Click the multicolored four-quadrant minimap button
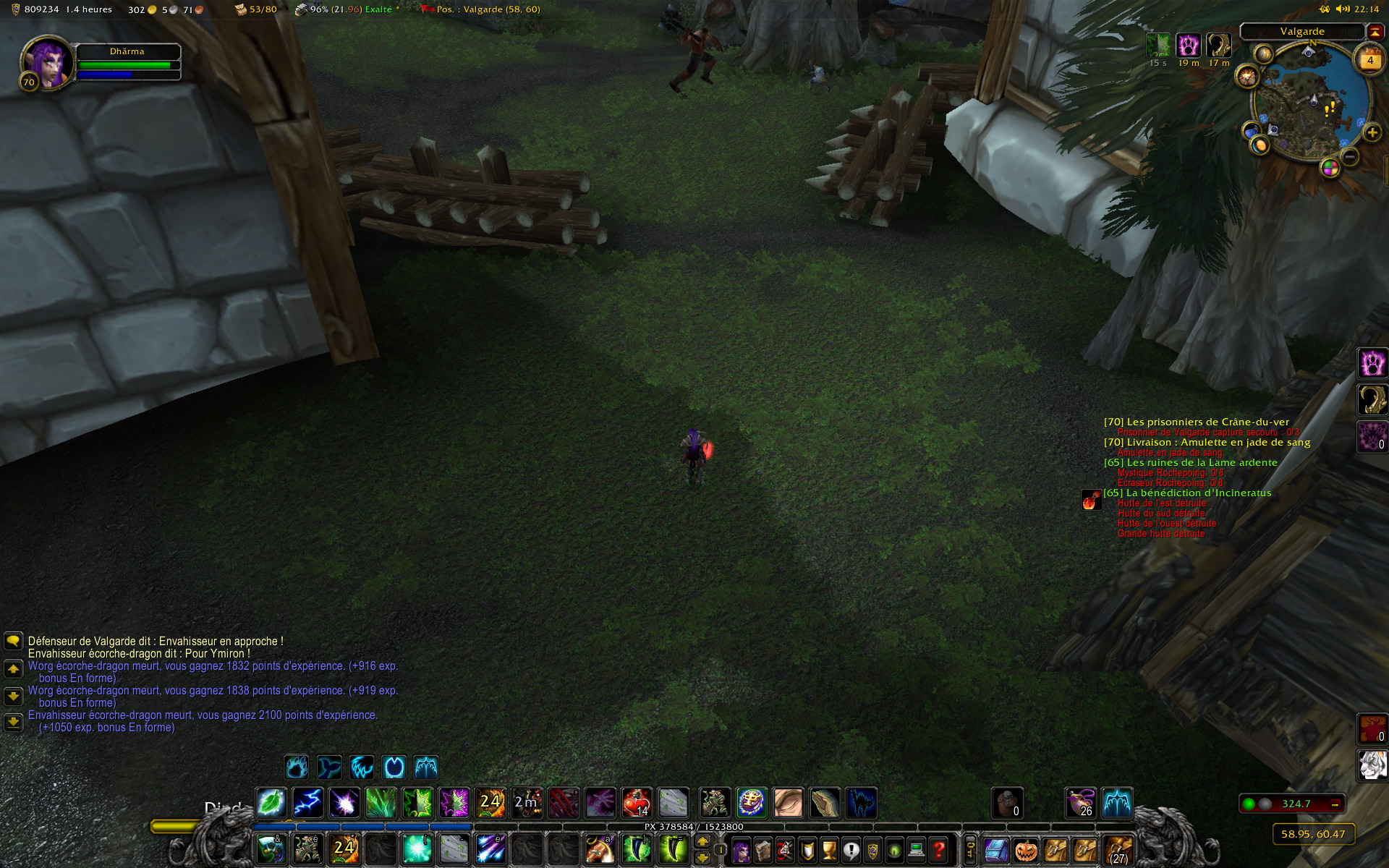This screenshot has width=1389, height=868. click(1330, 169)
